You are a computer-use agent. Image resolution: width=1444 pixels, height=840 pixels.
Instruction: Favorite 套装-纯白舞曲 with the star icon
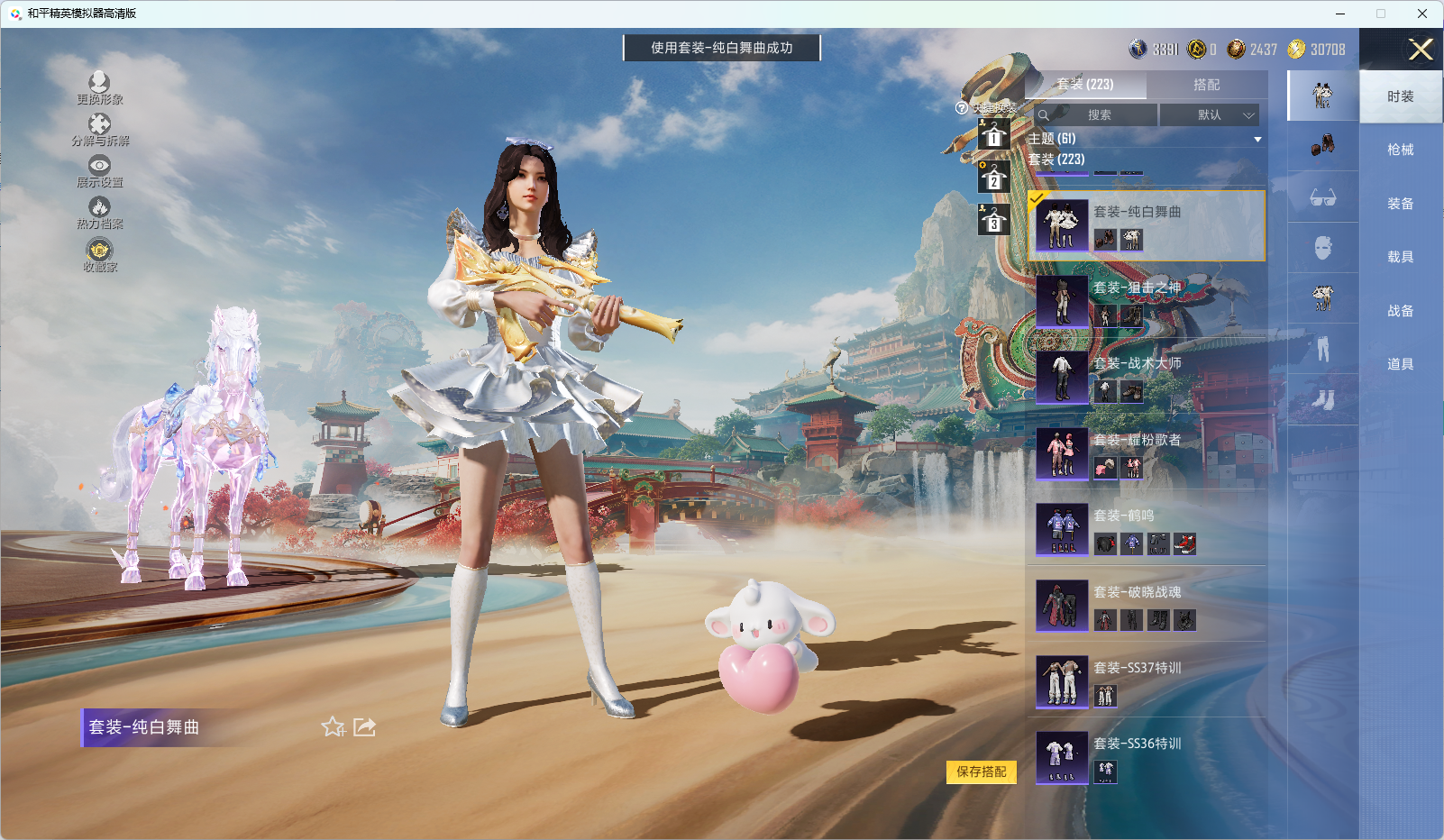coord(333,726)
